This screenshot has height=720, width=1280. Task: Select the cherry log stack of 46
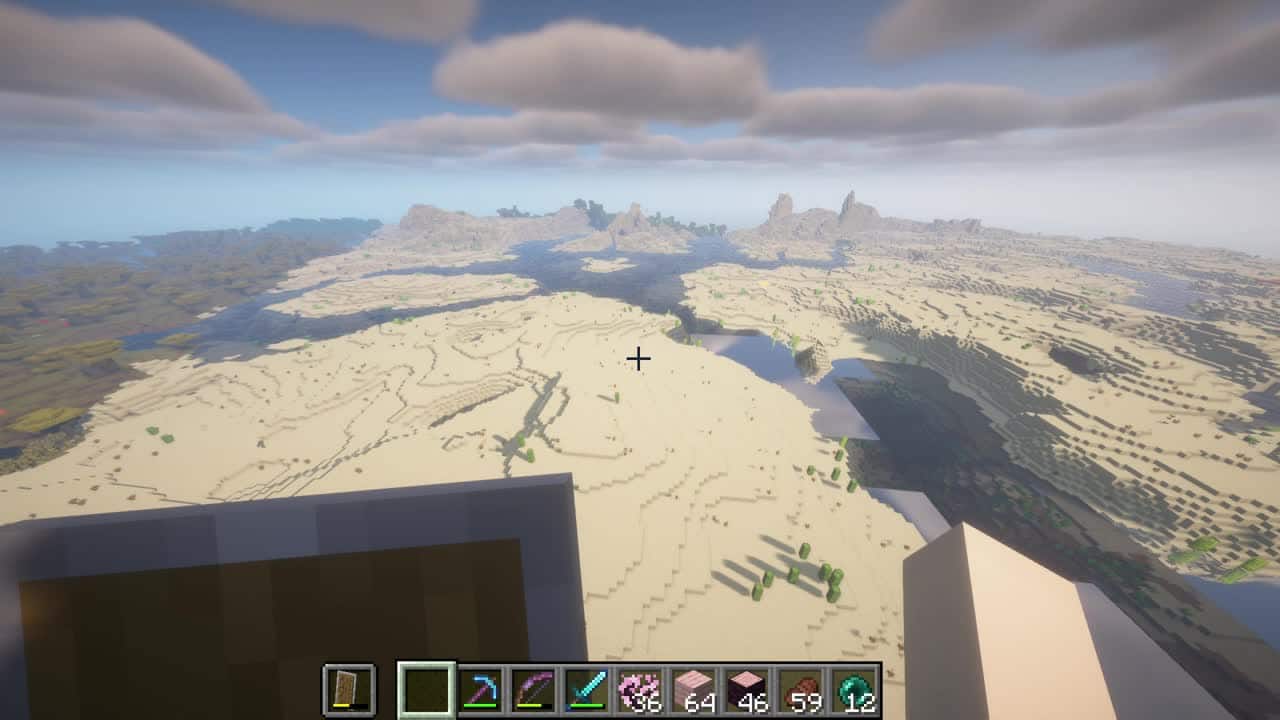[747, 689]
